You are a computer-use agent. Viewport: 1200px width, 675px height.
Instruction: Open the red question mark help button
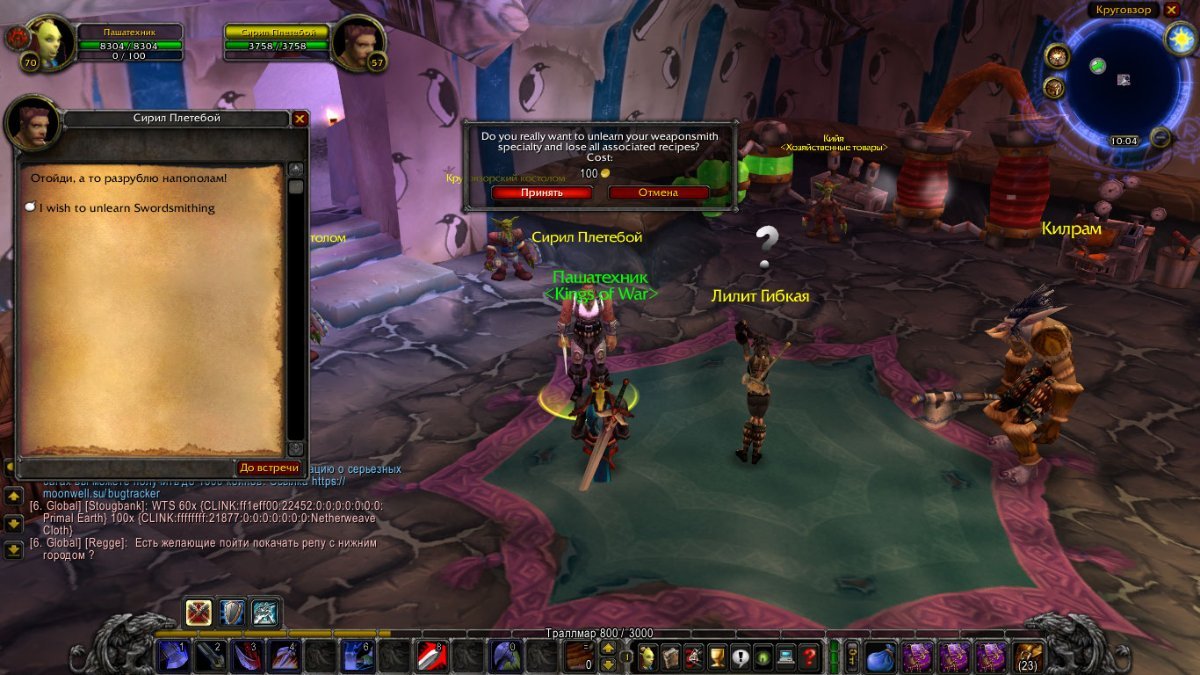(810, 657)
